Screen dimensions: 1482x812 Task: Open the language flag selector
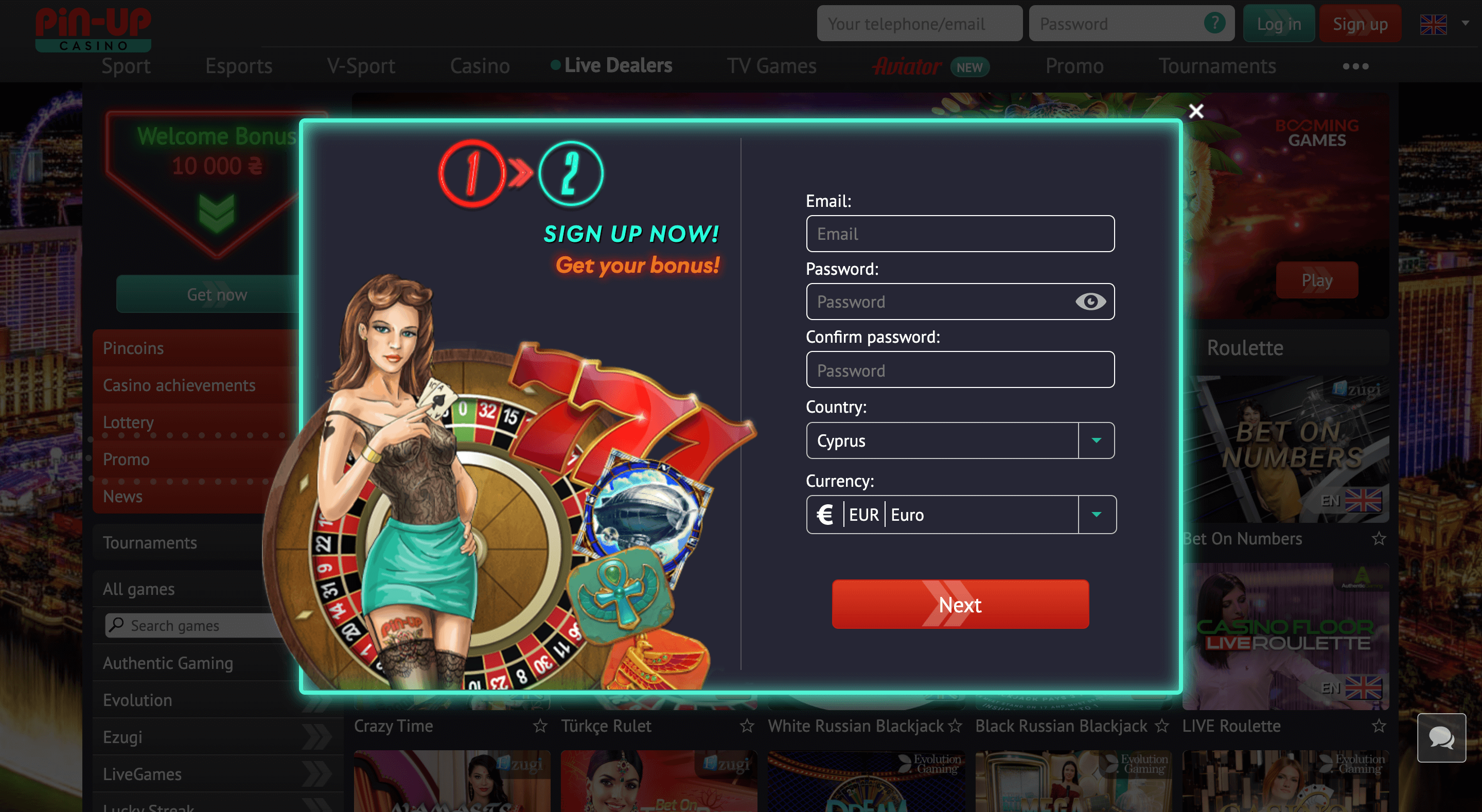pyautogui.click(x=1443, y=24)
